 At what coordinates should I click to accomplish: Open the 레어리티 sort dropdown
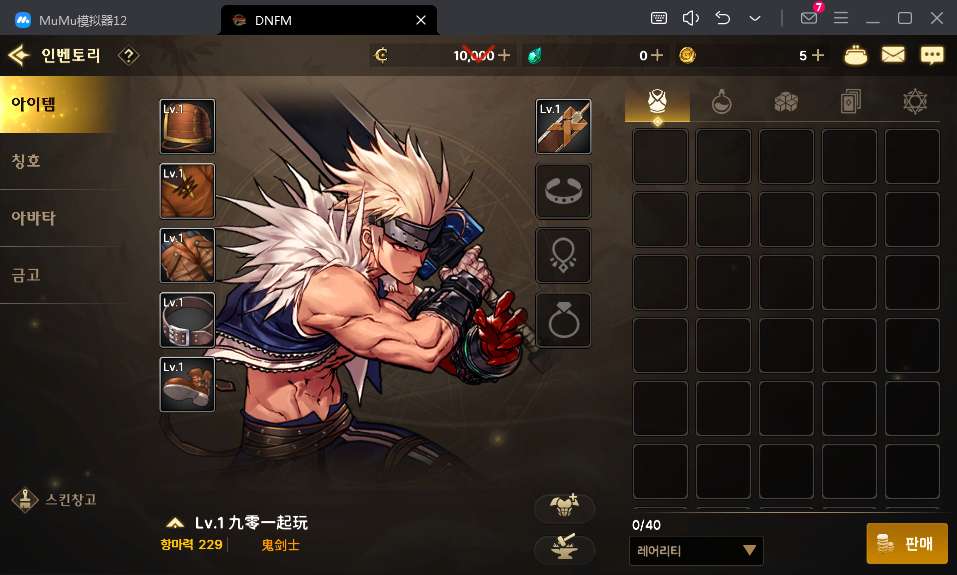697,550
